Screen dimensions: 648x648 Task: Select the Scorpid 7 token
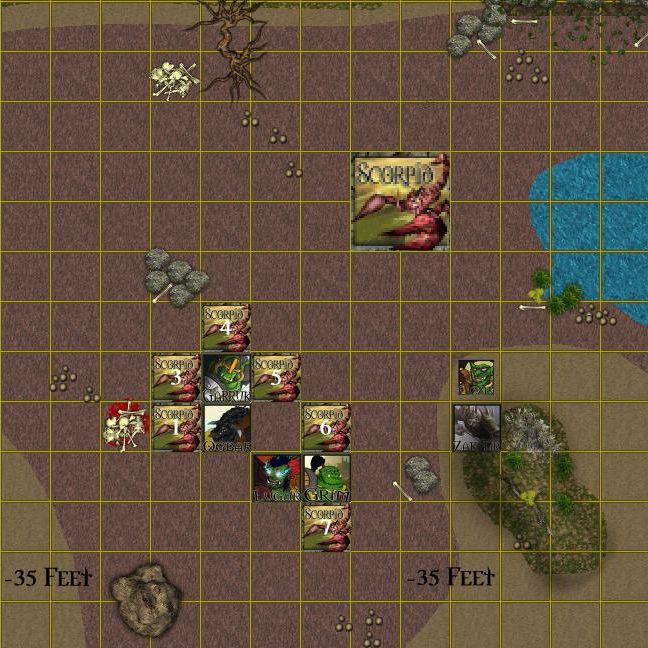(x=326, y=527)
